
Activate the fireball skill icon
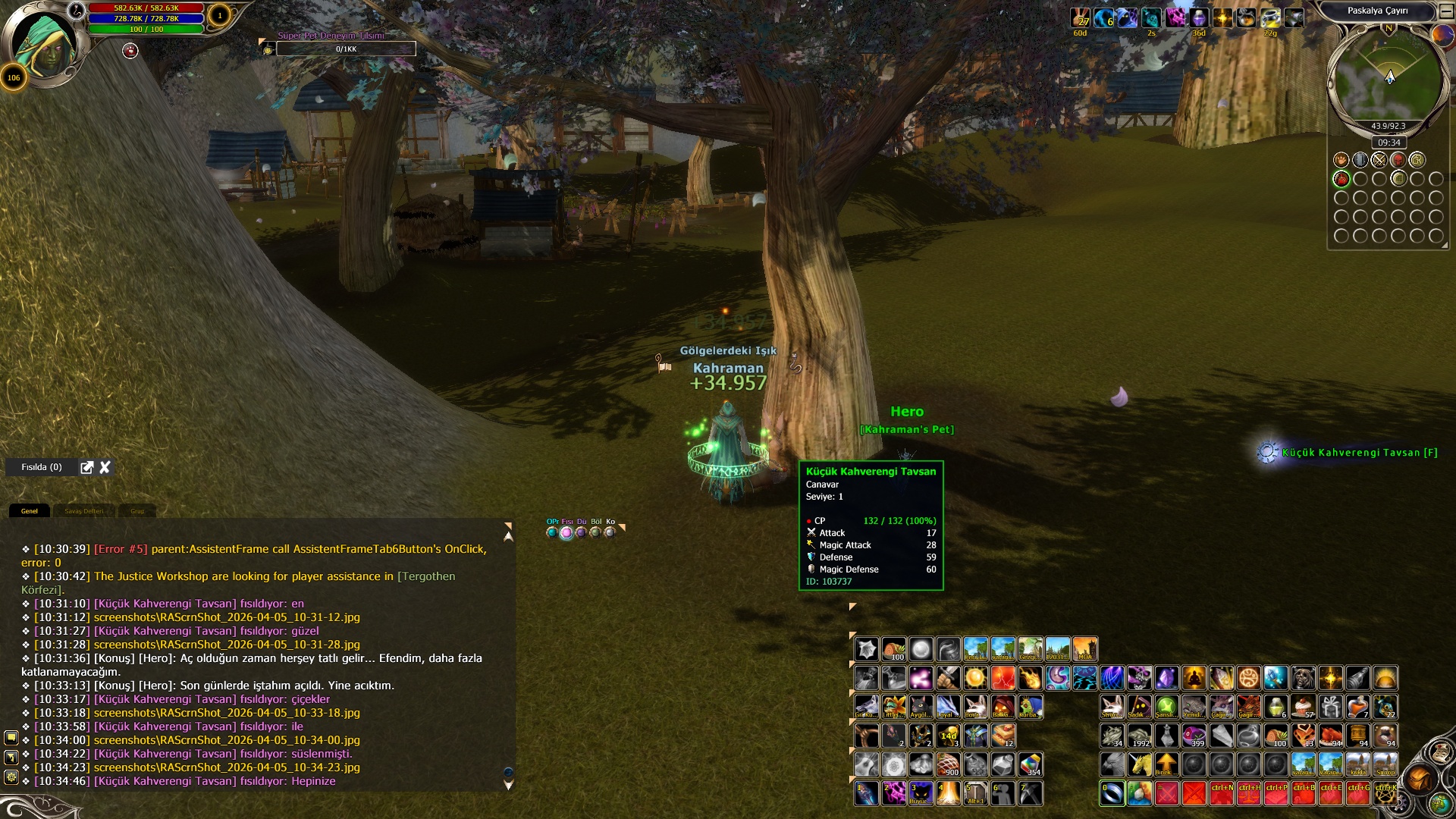click(x=1030, y=678)
